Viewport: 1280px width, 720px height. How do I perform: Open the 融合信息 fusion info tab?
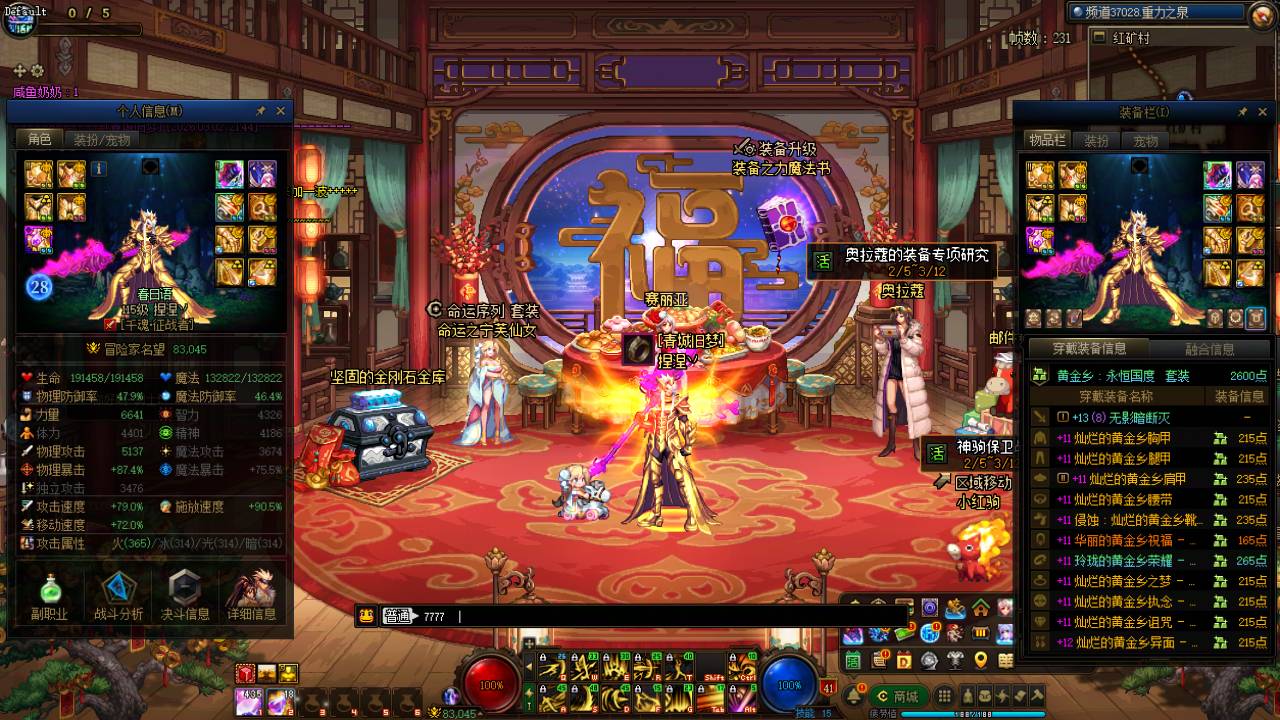click(x=1209, y=349)
